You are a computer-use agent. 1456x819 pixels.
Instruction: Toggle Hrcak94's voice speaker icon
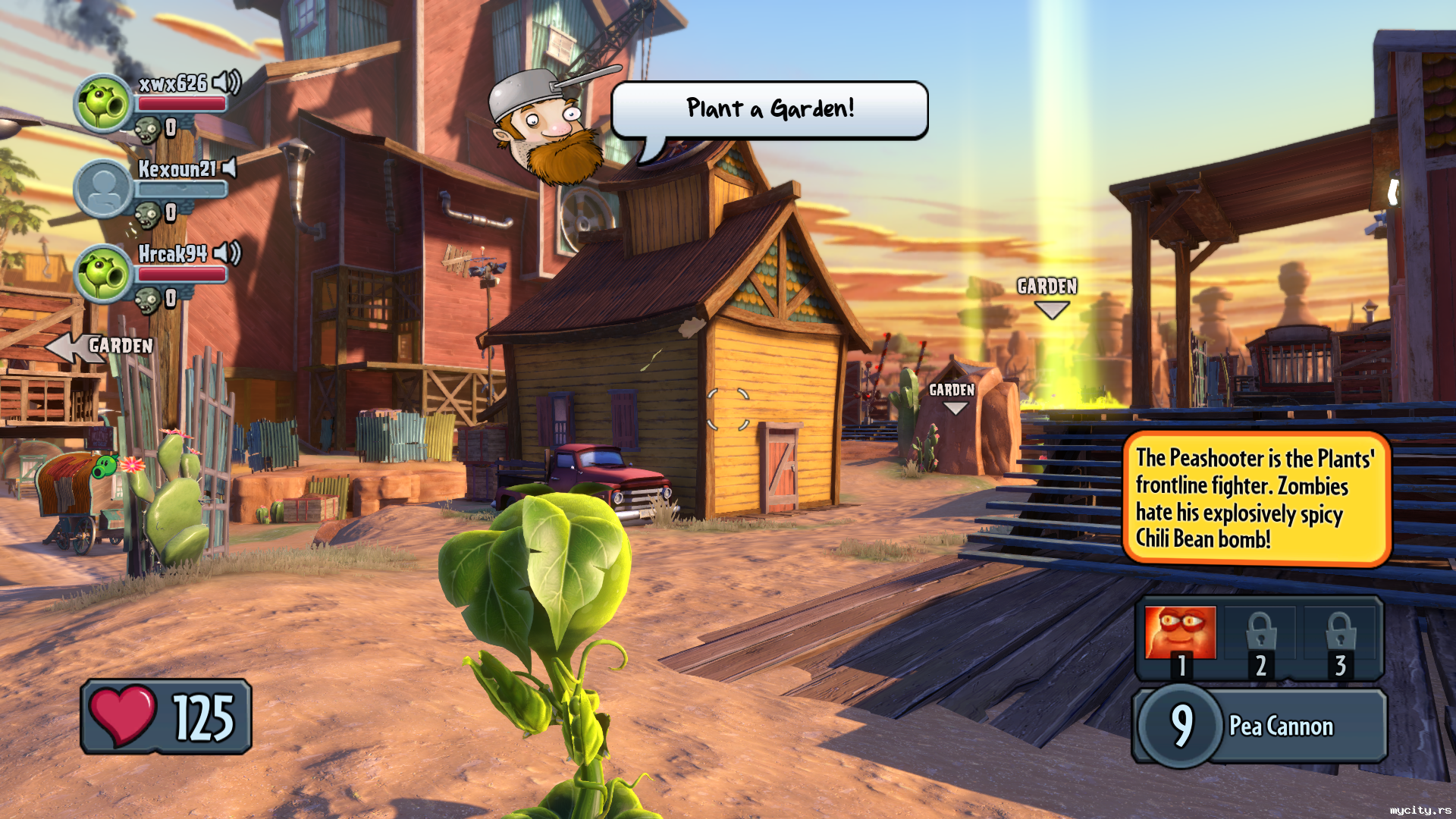pos(226,253)
